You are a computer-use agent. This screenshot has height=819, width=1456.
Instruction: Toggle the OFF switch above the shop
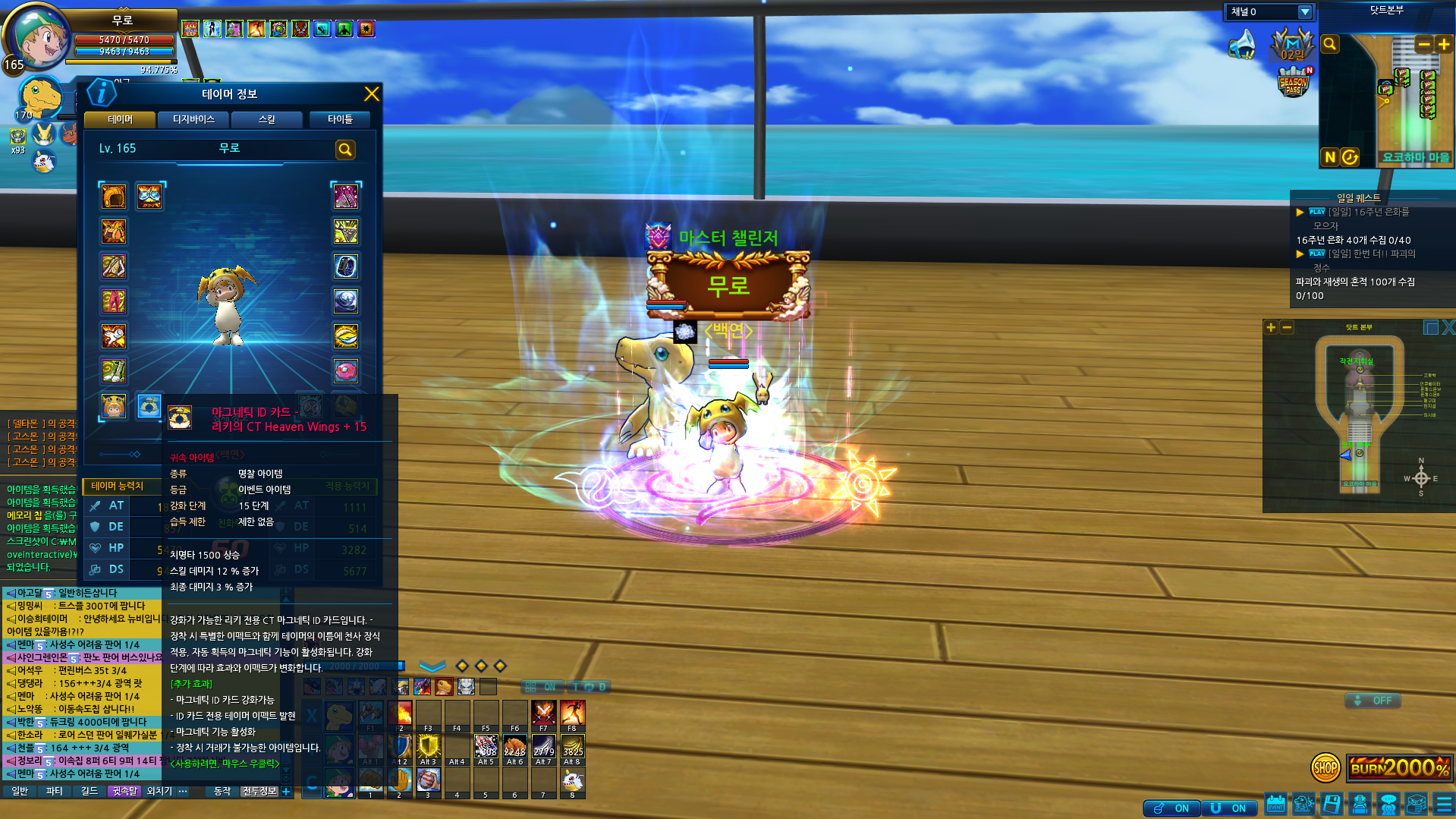point(1373,701)
